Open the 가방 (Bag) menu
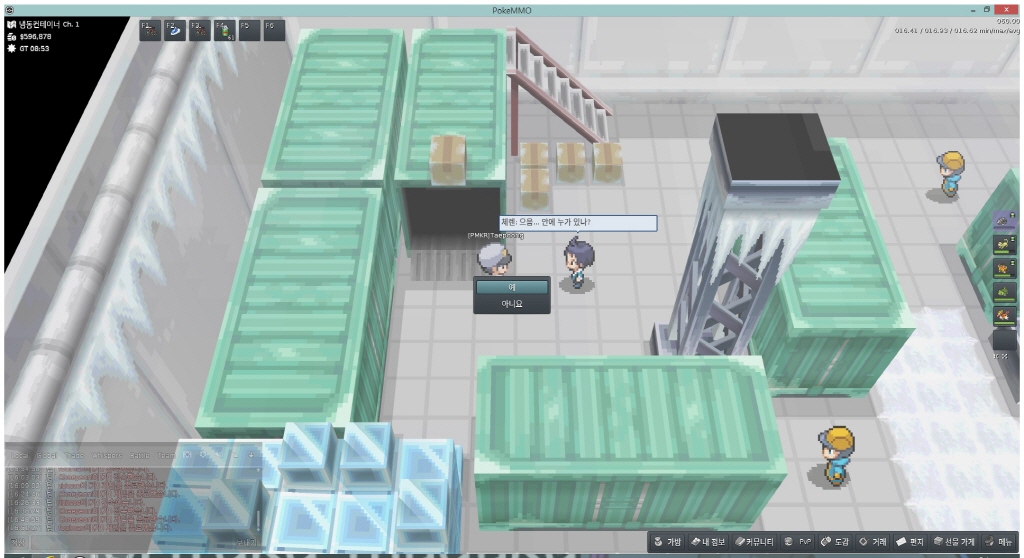1024x558 pixels. pos(668,542)
